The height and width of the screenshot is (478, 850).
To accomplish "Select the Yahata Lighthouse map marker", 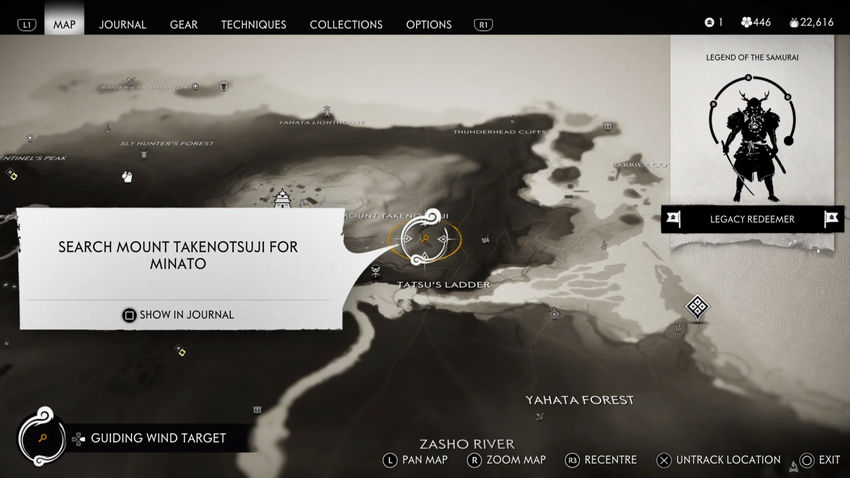I will pyautogui.click(x=326, y=112).
